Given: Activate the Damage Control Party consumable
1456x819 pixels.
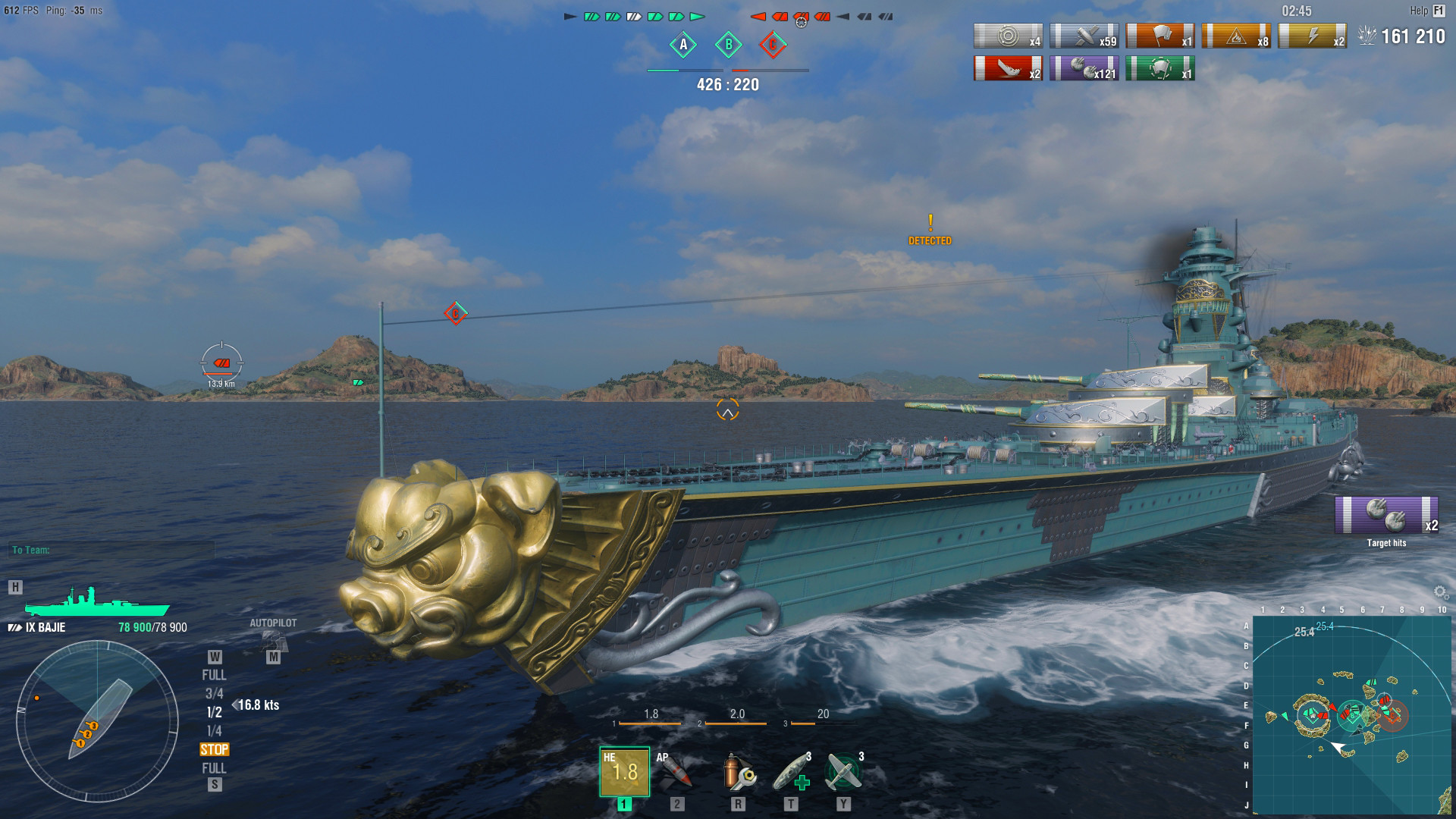Looking at the screenshot, I should pyautogui.click(x=737, y=772).
